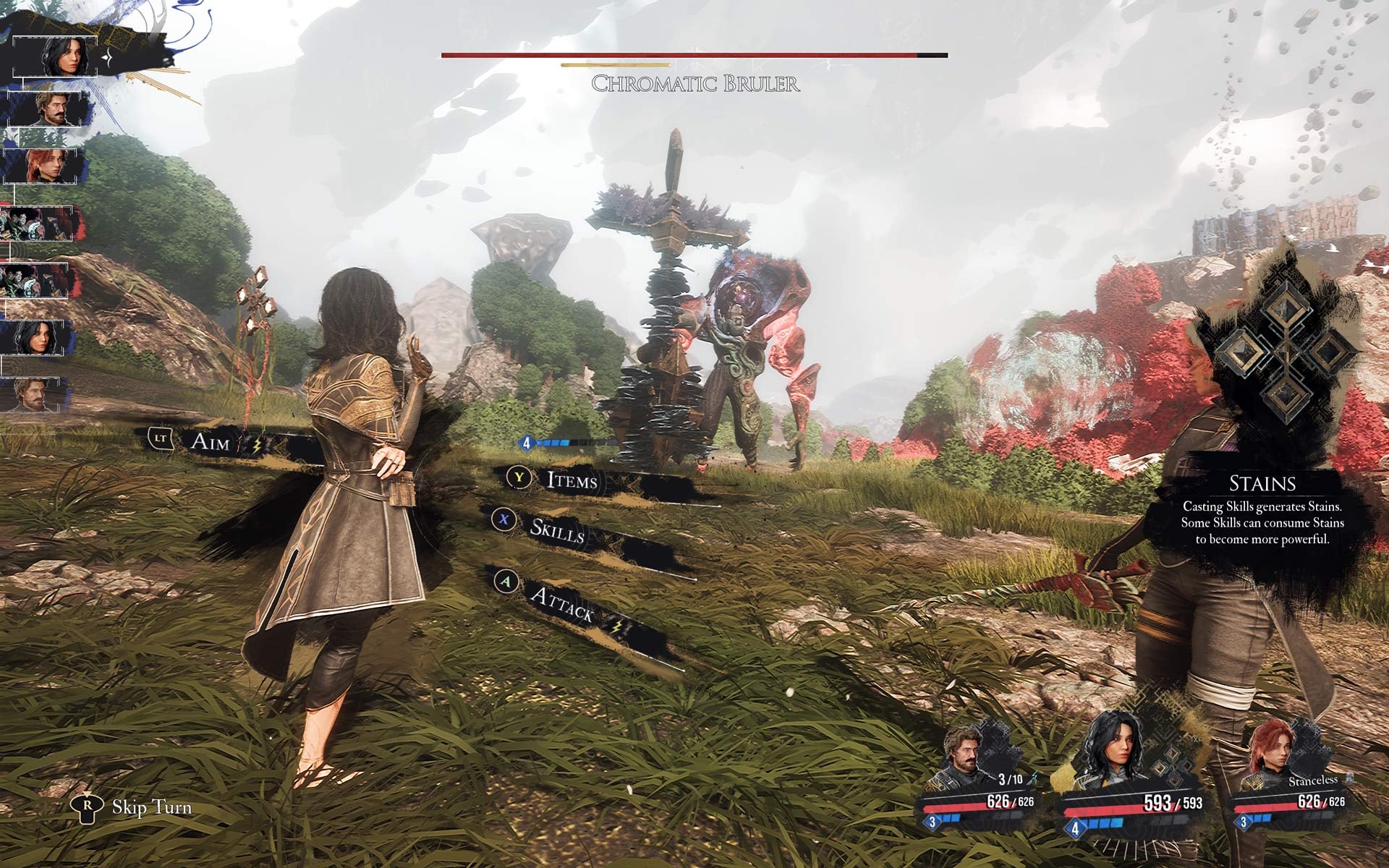
Task: Click the LT button prompt next to Aim
Action: coord(161,438)
